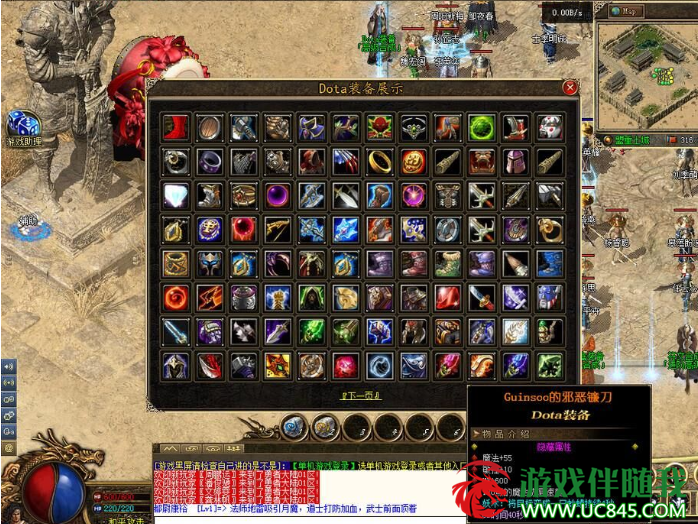This screenshot has height=524, width=698.
Task: Activate the first skill hotbar slot
Action: click(293, 428)
